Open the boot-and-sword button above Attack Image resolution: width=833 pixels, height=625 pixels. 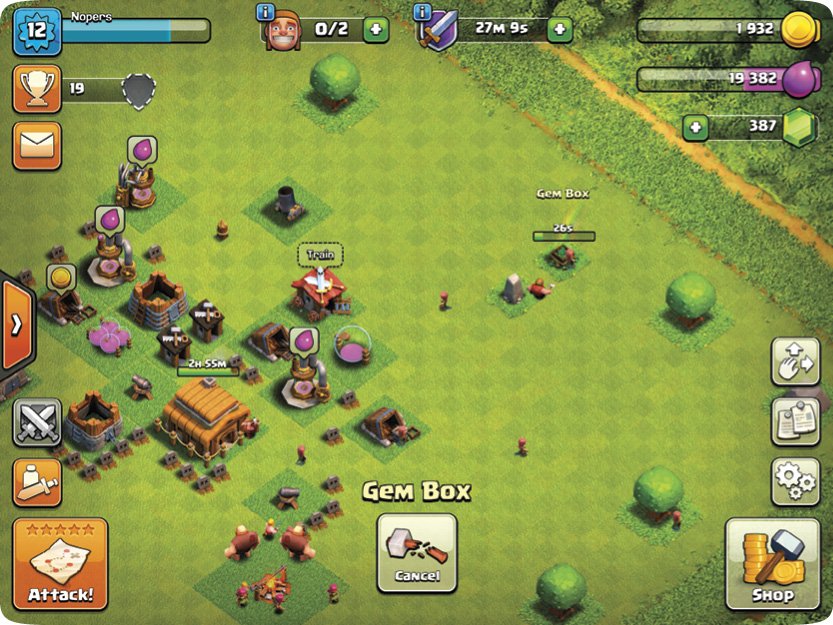click(x=37, y=482)
